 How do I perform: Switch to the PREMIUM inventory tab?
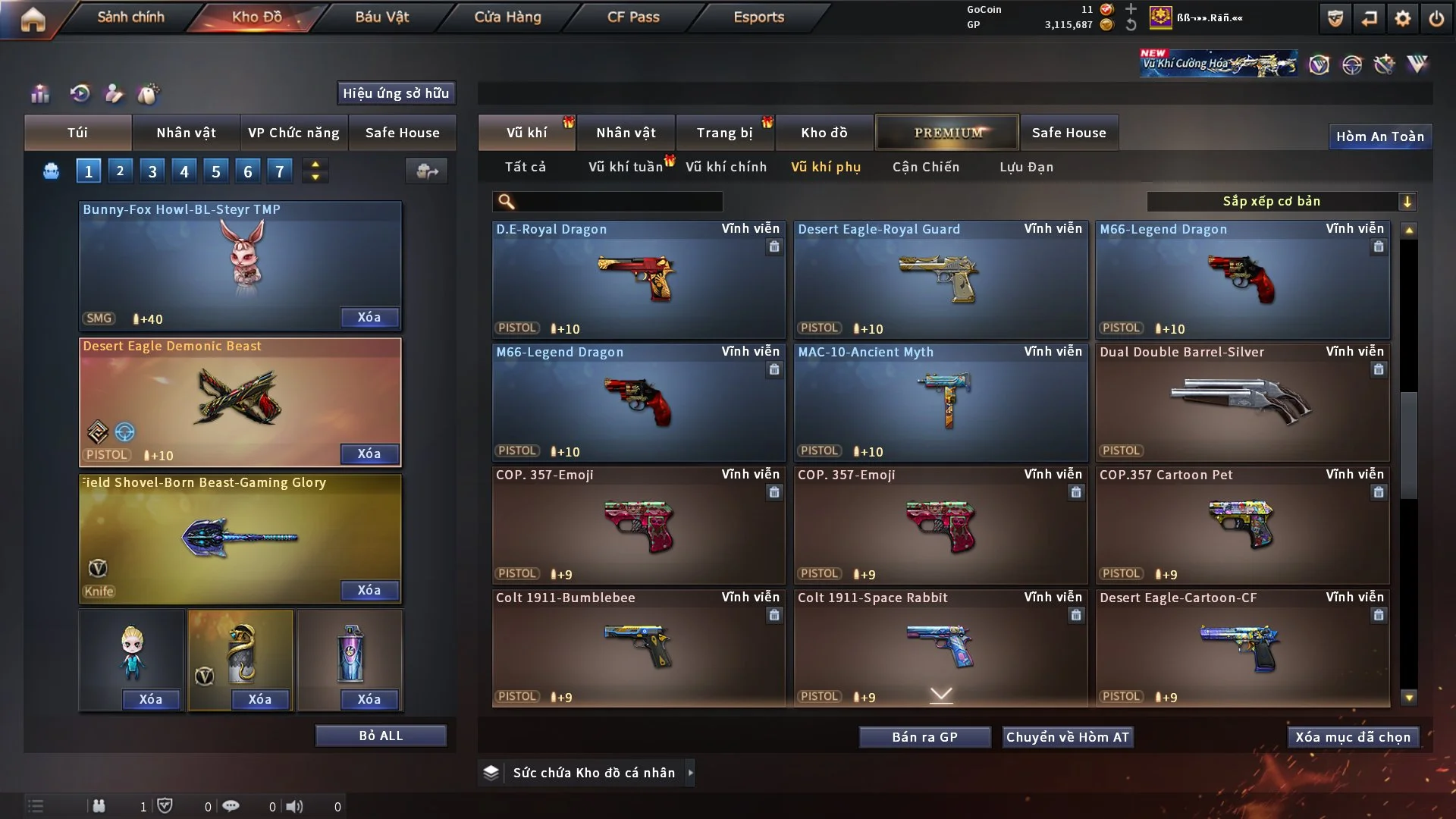click(x=947, y=133)
